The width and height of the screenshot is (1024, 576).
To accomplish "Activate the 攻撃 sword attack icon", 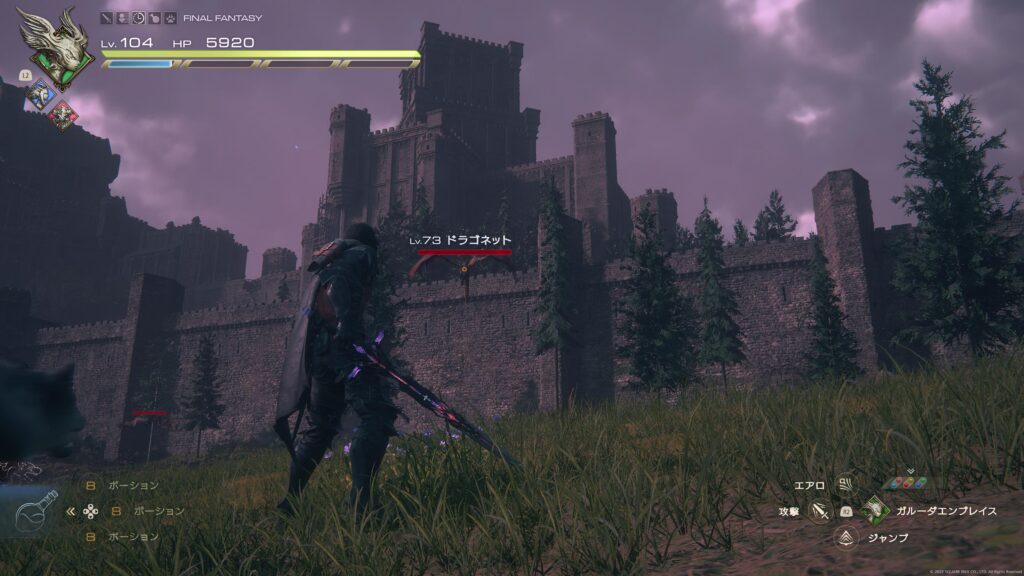I will tap(821, 511).
